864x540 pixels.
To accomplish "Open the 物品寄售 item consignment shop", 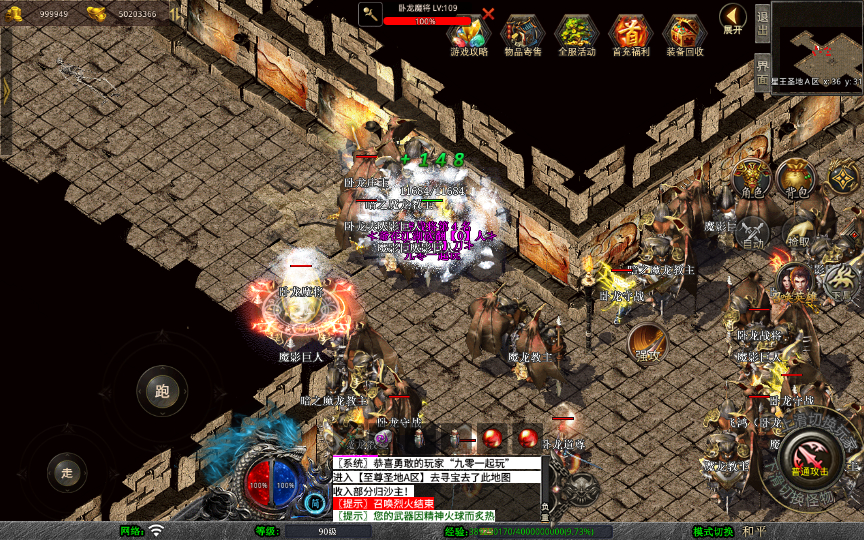I will (522, 34).
